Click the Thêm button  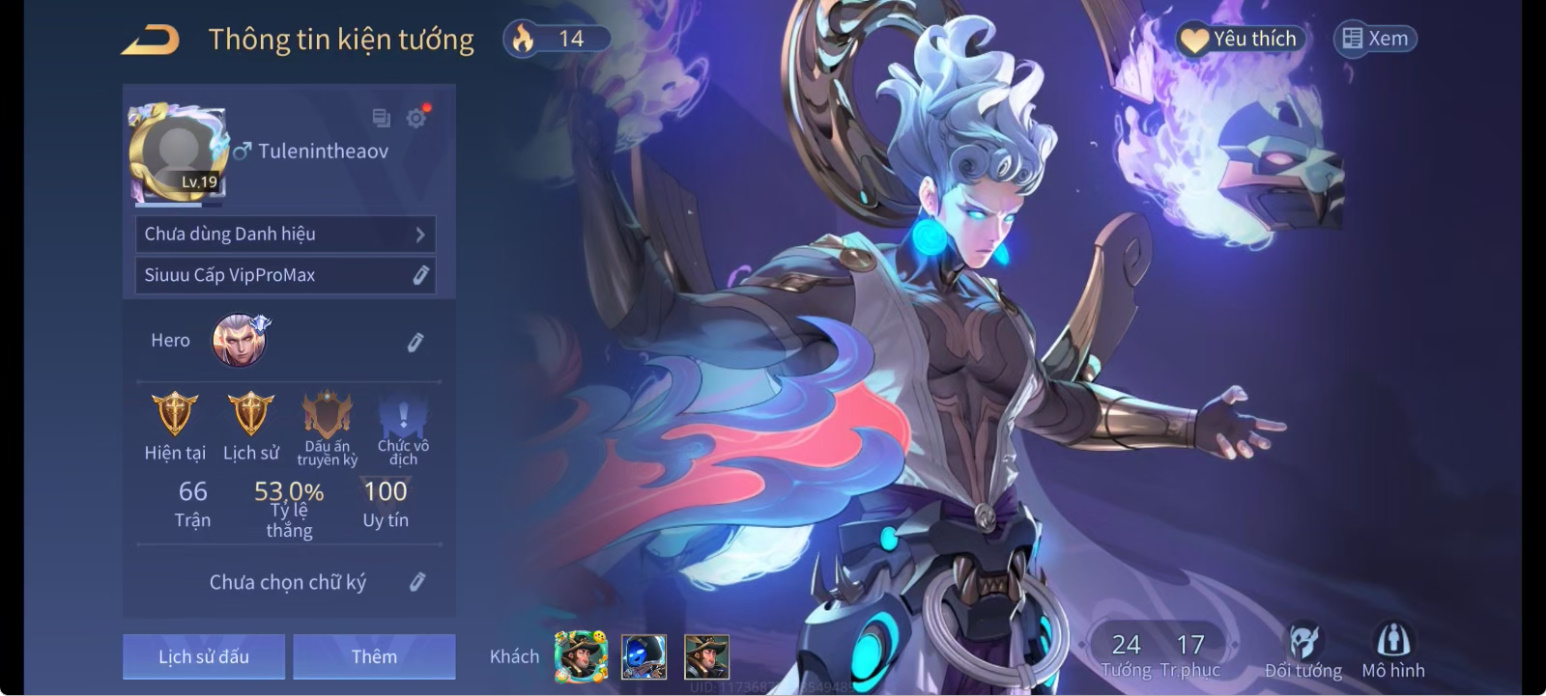point(374,656)
